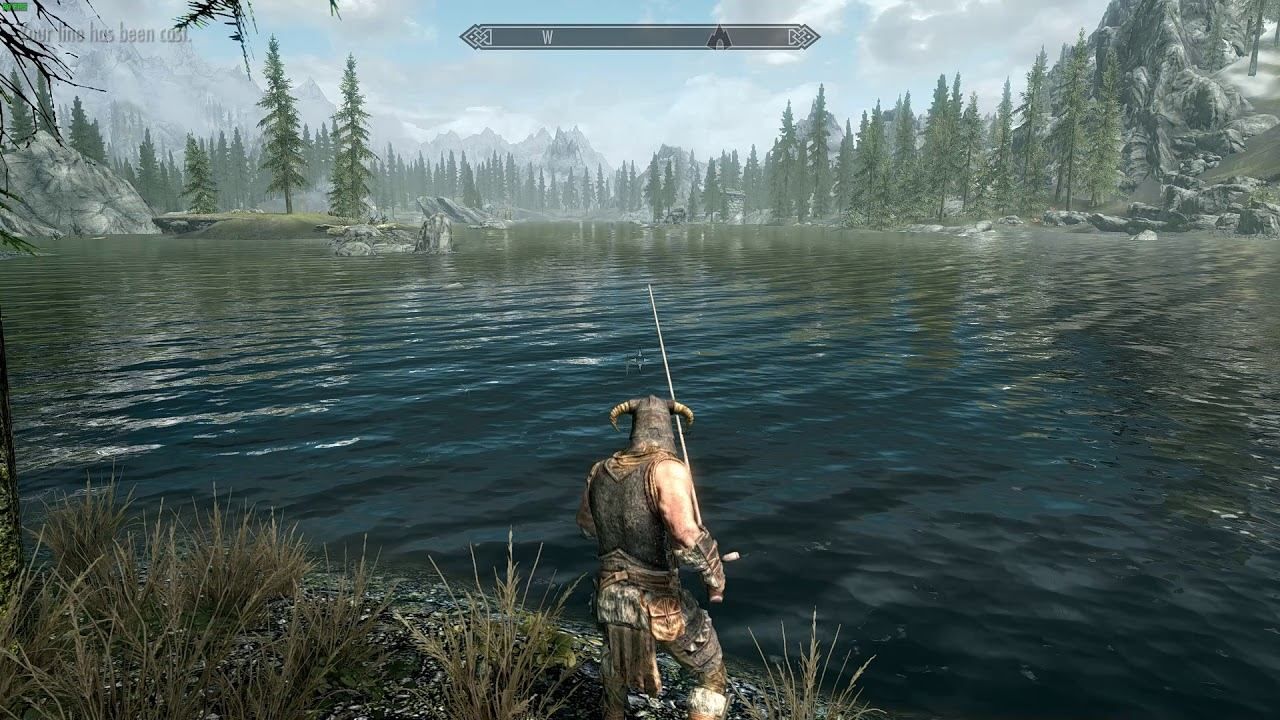The width and height of the screenshot is (1280, 720).
Task: Click the Dragonborn's horned helmet
Action: click(x=655, y=422)
